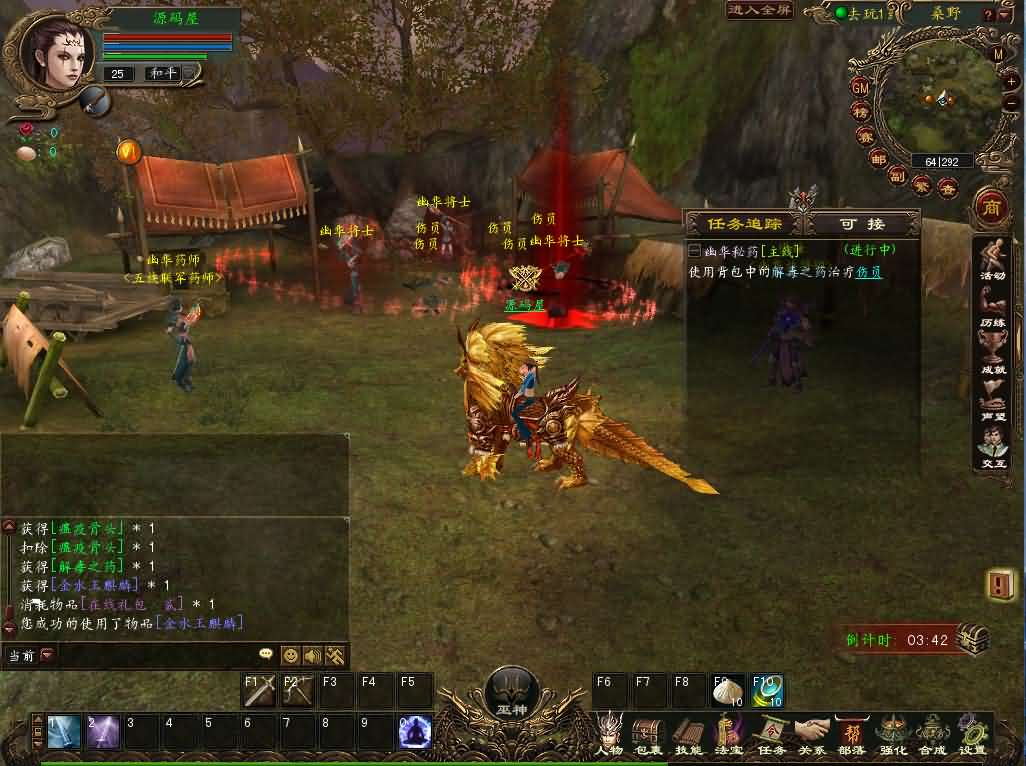1026x766 pixels.
Task: Open the 技能 skills menu
Action: [x=688, y=733]
